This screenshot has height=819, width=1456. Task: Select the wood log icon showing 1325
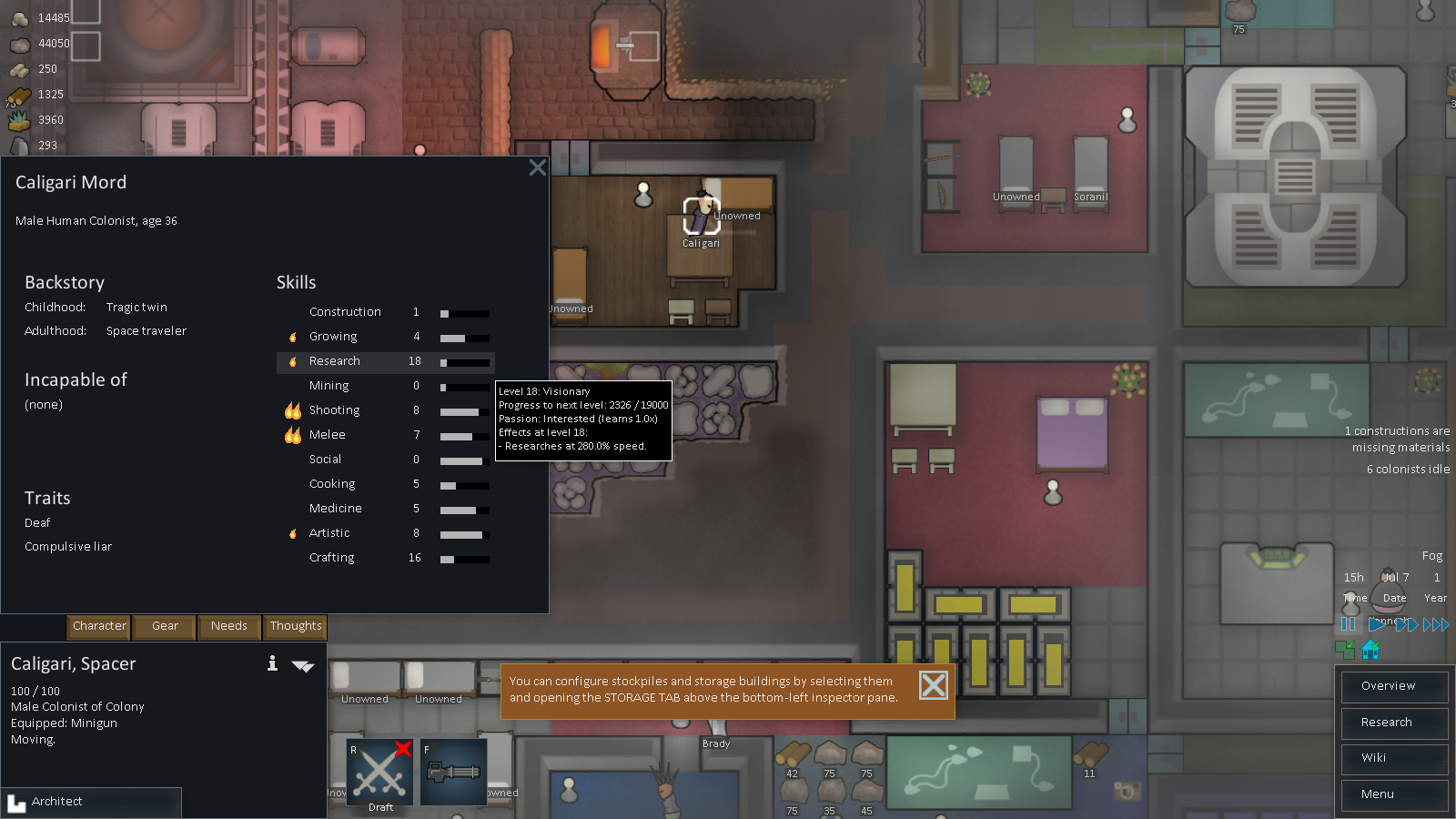(x=18, y=95)
